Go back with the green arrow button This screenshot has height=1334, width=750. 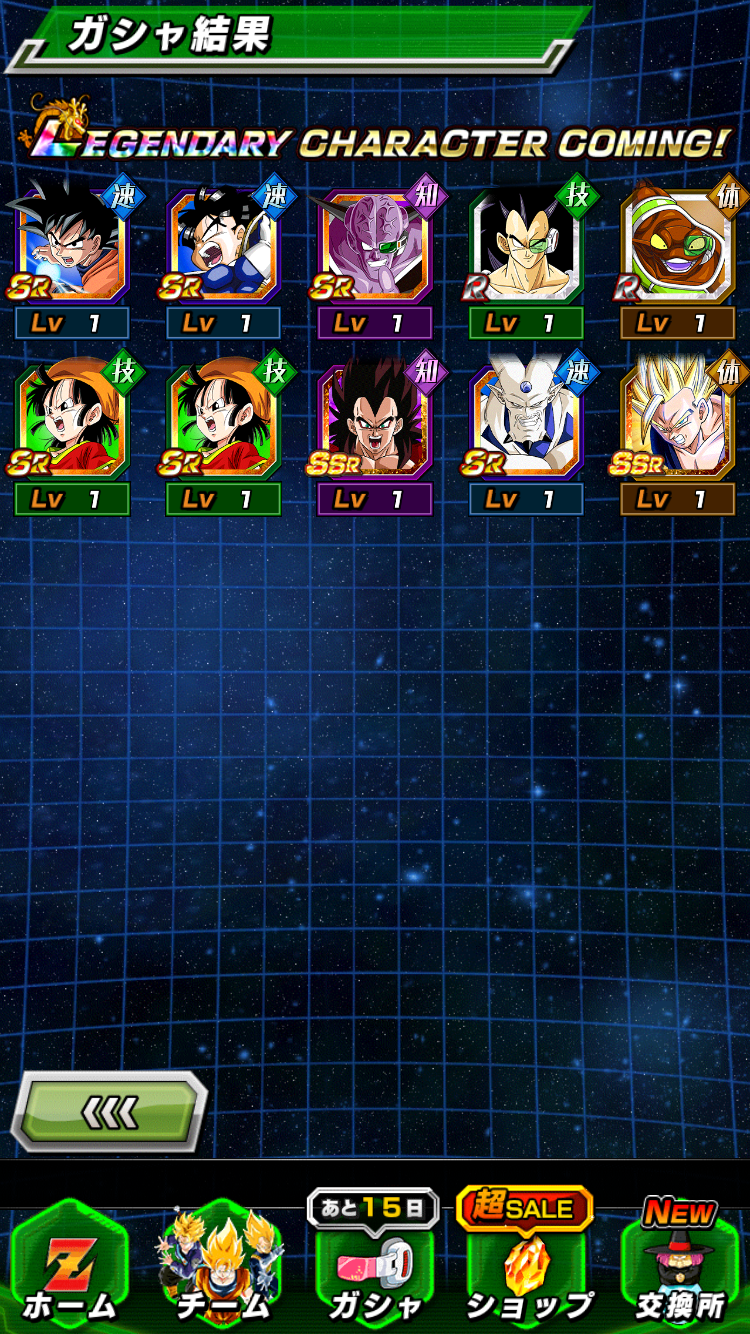click(x=109, y=1111)
